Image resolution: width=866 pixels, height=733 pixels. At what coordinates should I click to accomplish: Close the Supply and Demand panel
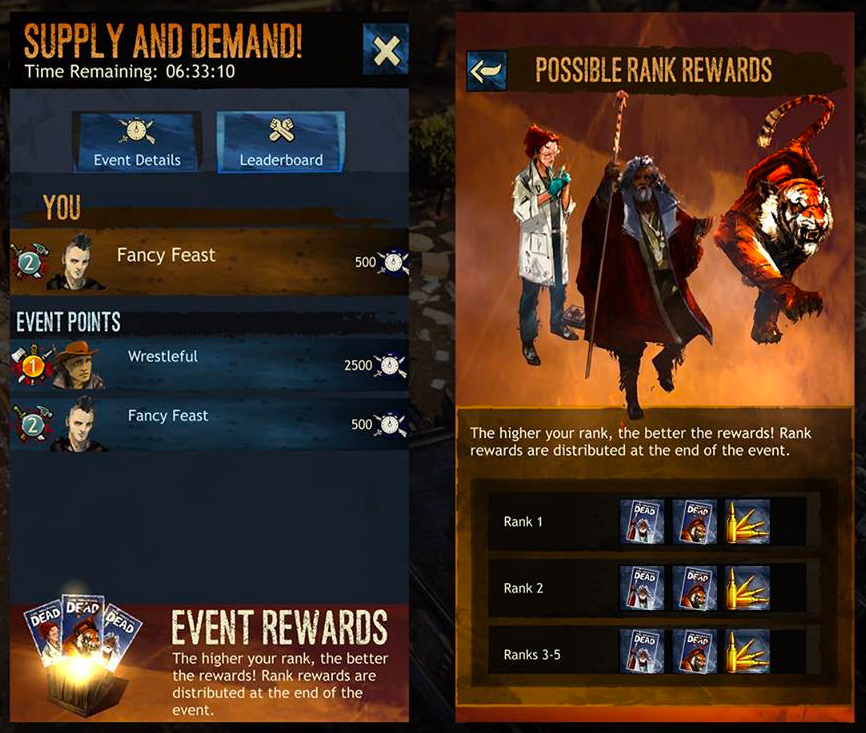pos(386,50)
